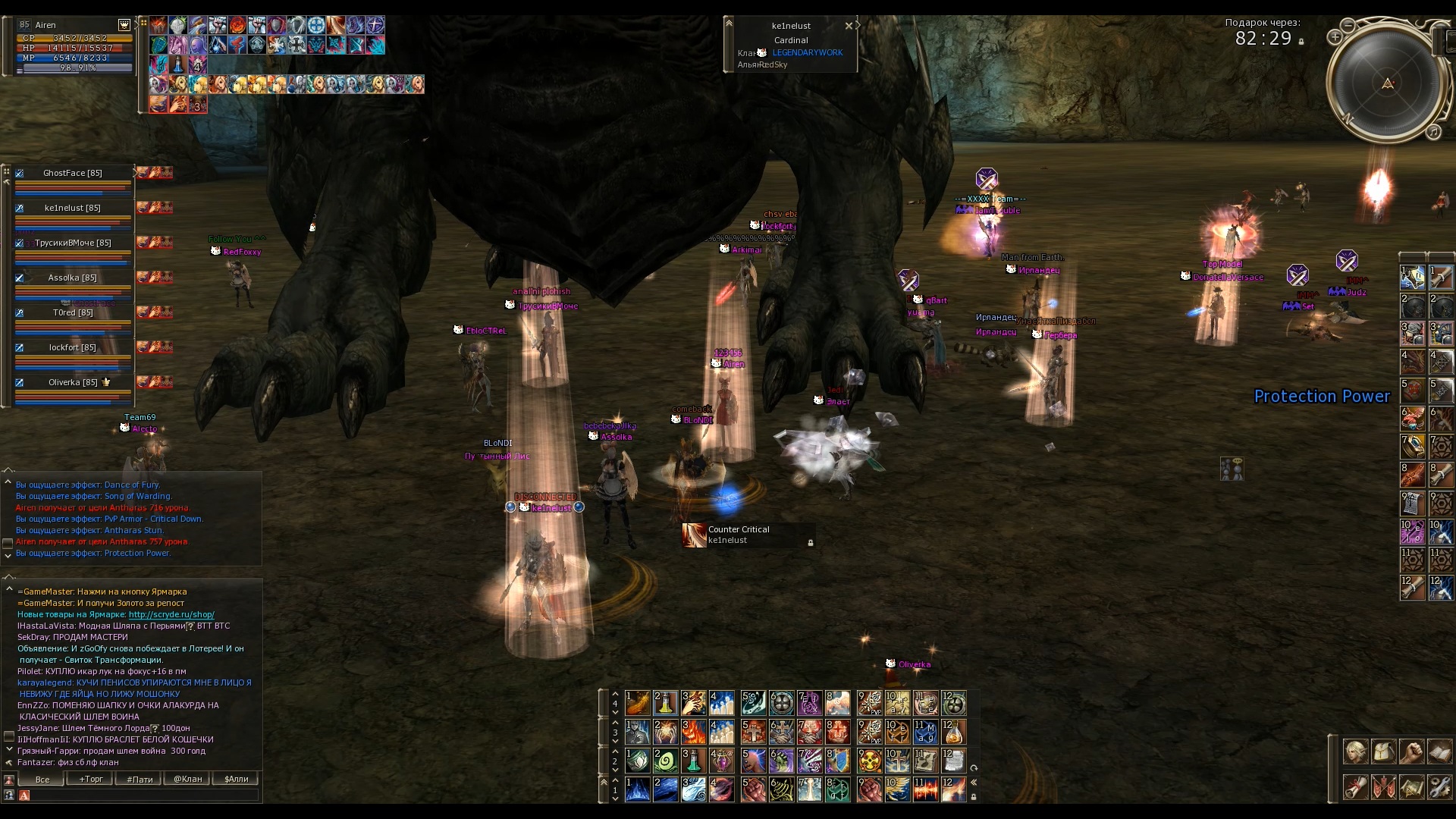Close the ke1nelust target window
The width and height of the screenshot is (1456, 819).
849,26
